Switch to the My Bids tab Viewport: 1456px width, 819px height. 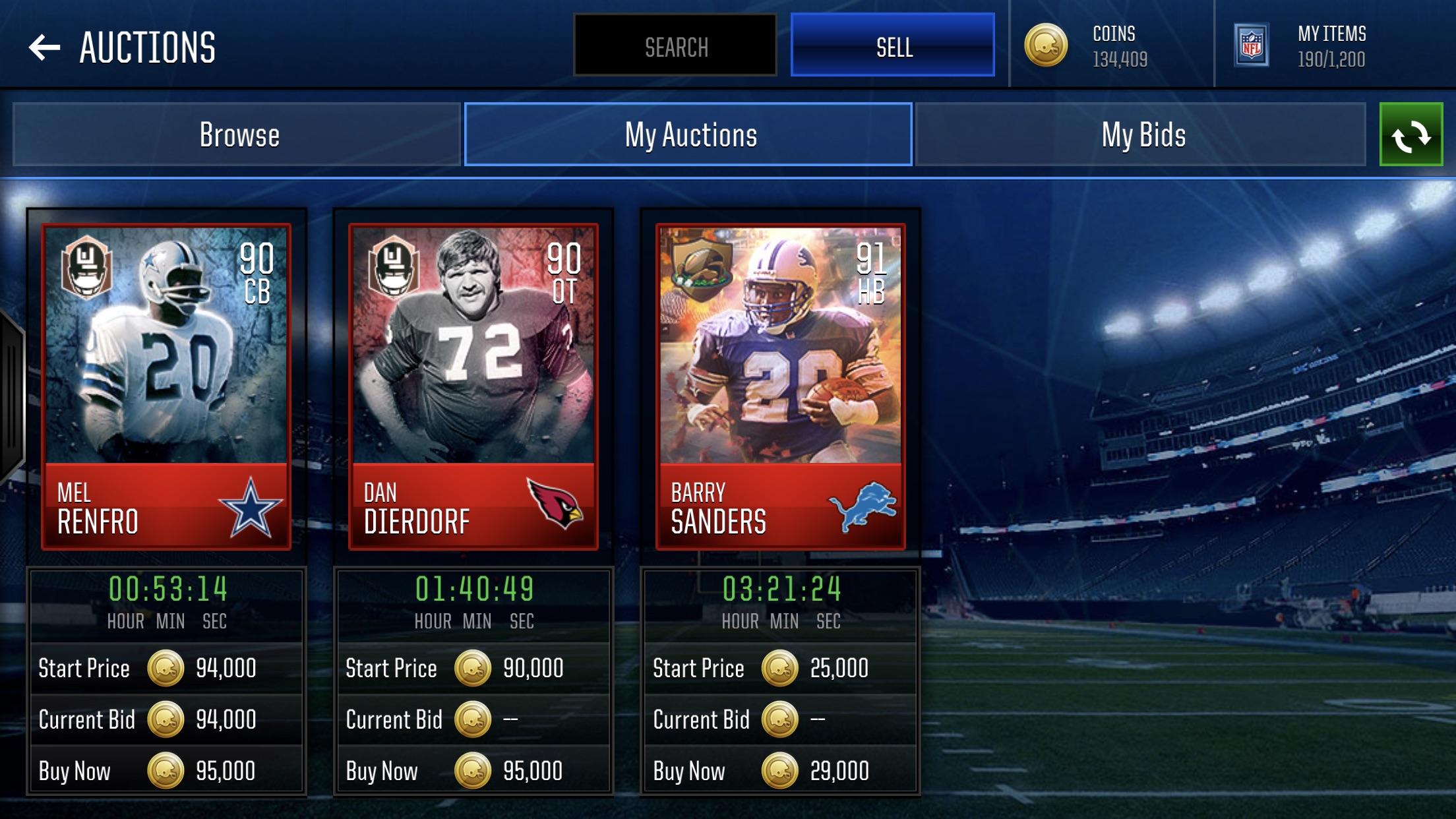click(x=1144, y=134)
